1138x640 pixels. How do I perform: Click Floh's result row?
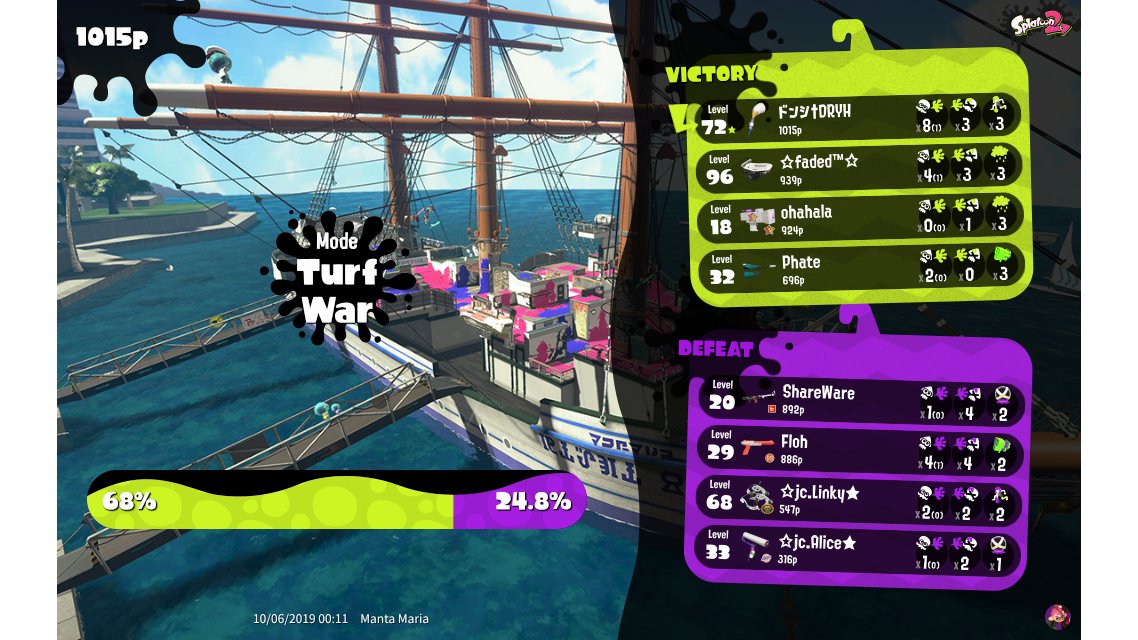coord(857,447)
